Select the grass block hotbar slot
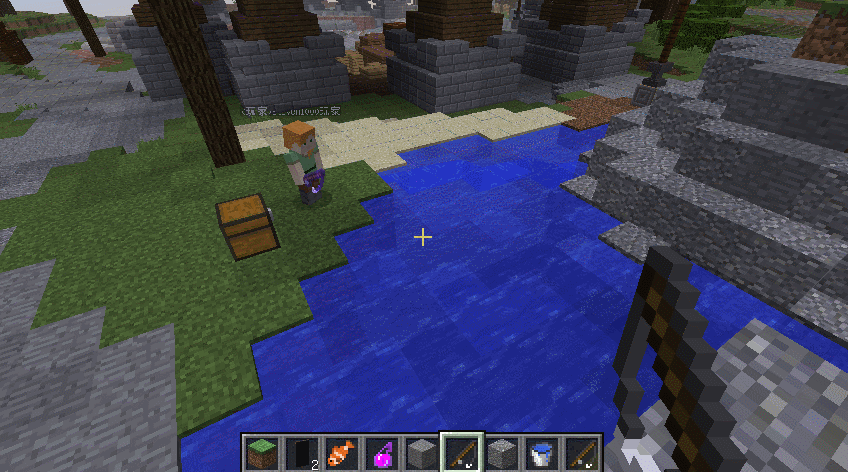 click(262, 453)
